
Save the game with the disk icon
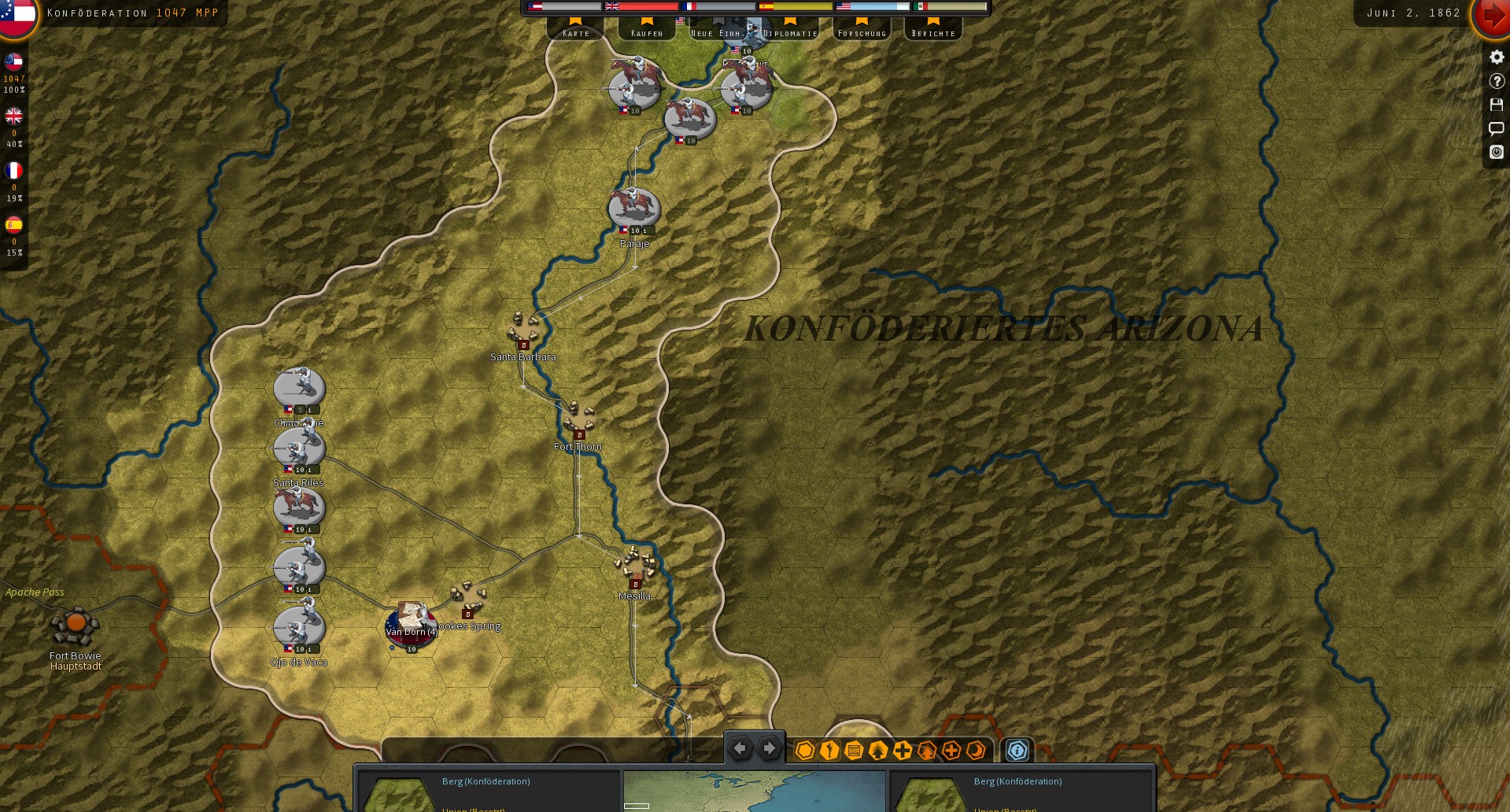tap(1497, 105)
